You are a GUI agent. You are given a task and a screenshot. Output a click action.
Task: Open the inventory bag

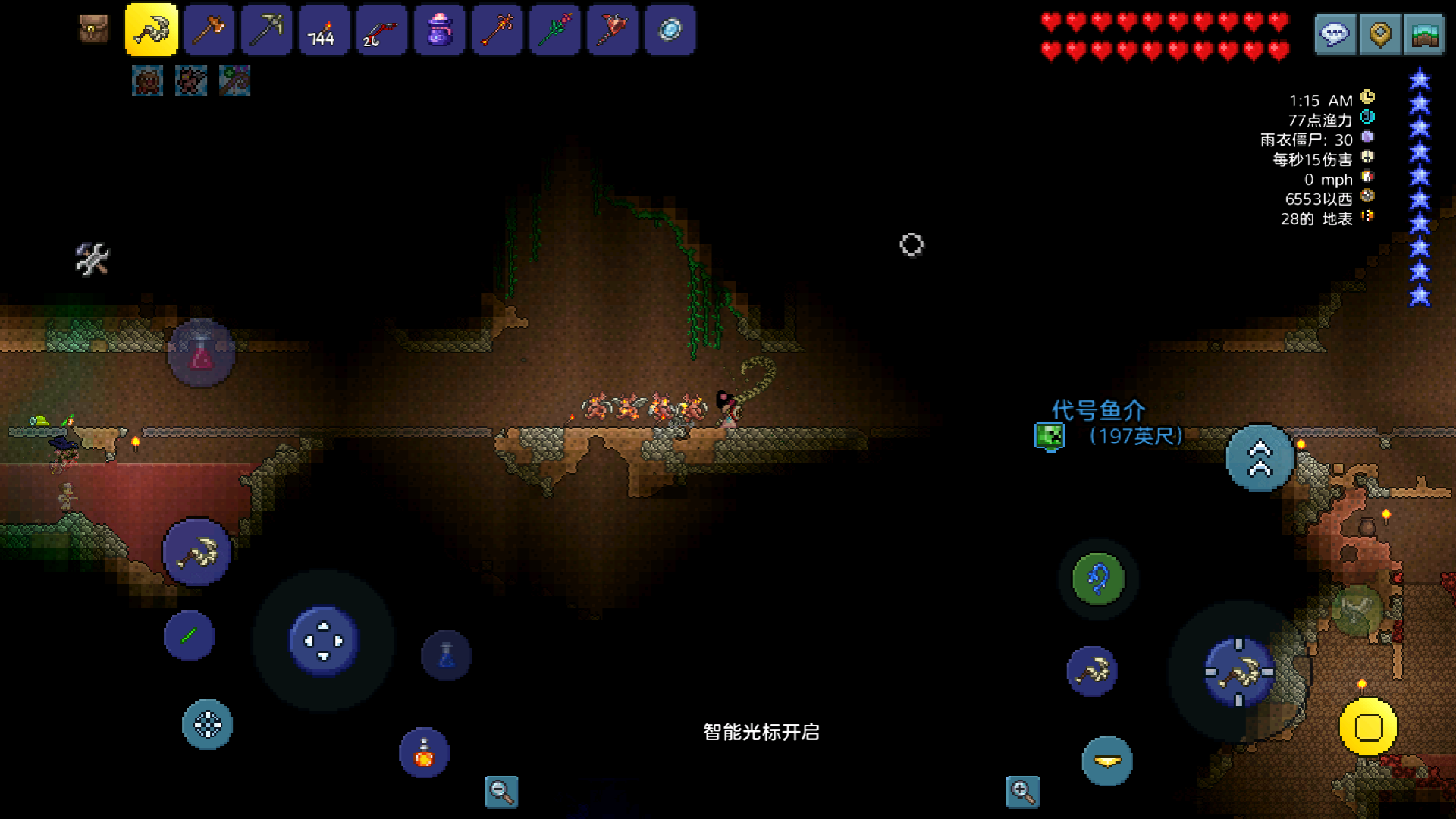(94, 30)
